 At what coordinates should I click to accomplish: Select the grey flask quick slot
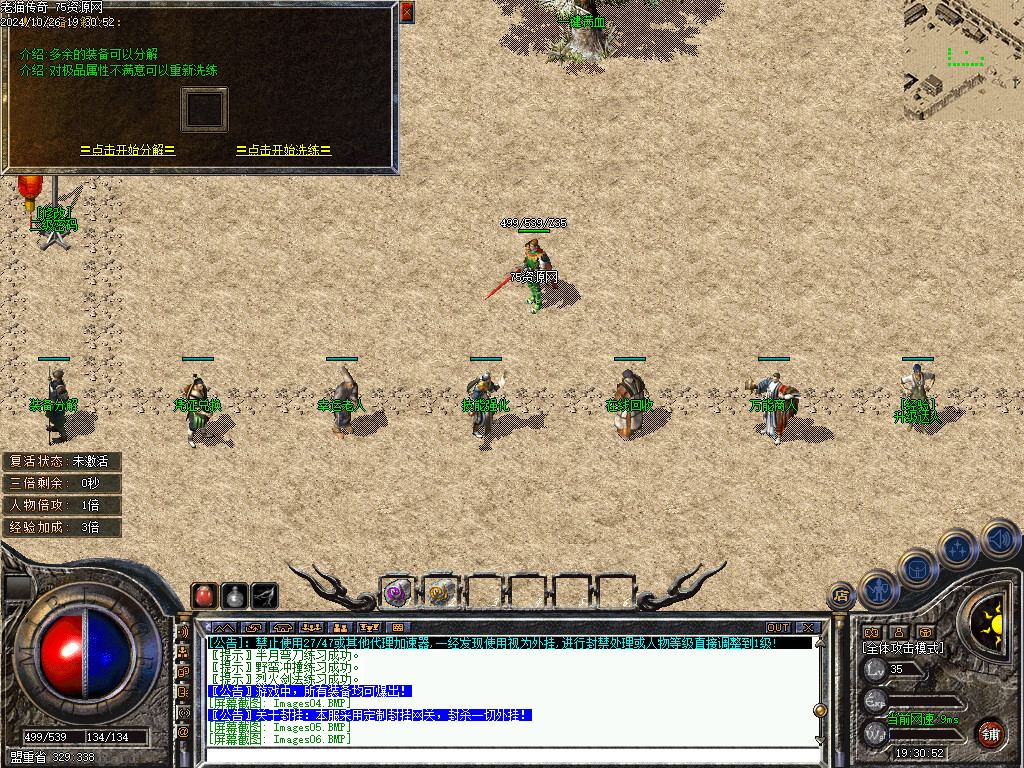[235, 595]
